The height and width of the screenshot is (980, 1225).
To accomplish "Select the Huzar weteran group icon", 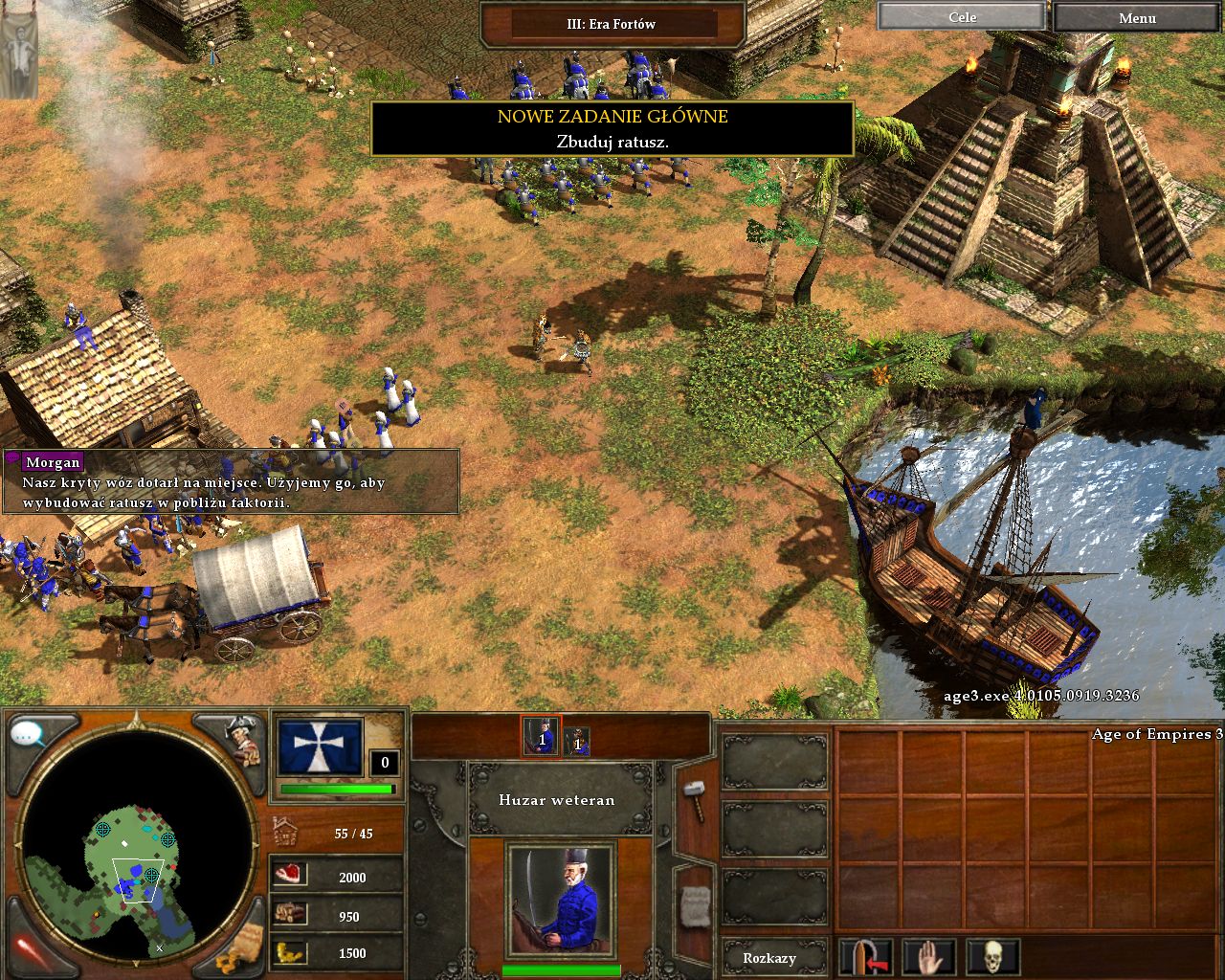I will pyautogui.click(x=541, y=736).
